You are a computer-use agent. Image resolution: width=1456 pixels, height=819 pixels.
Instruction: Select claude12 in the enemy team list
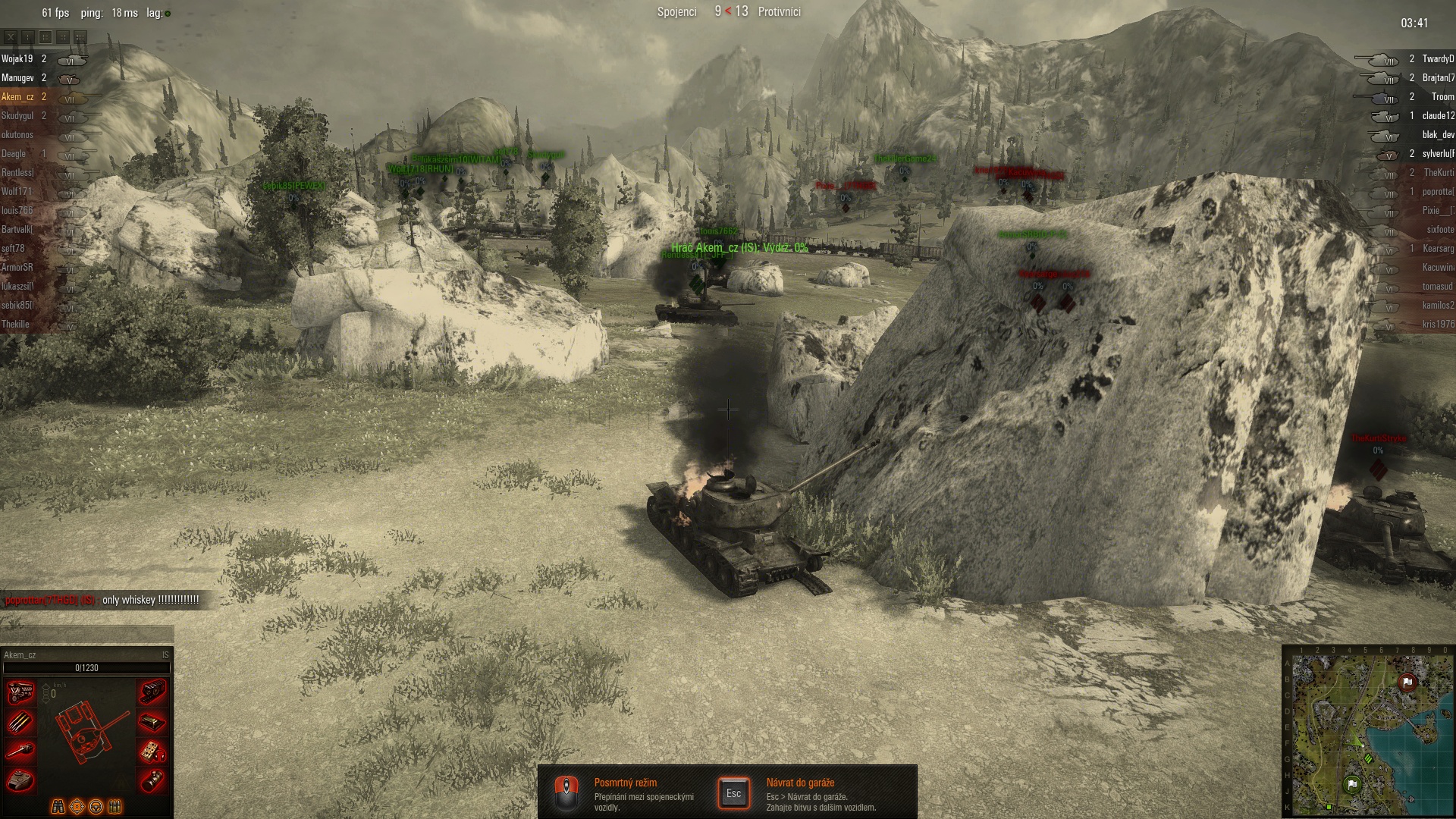(x=1437, y=116)
